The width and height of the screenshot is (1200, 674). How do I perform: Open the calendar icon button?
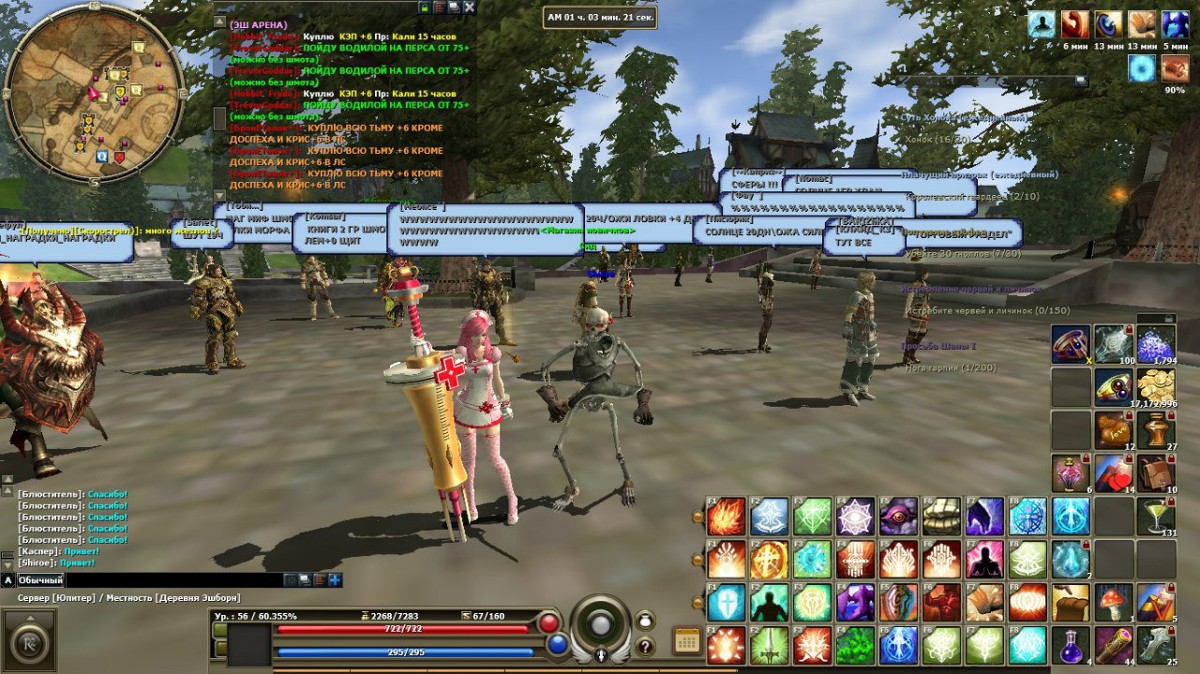tap(686, 641)
